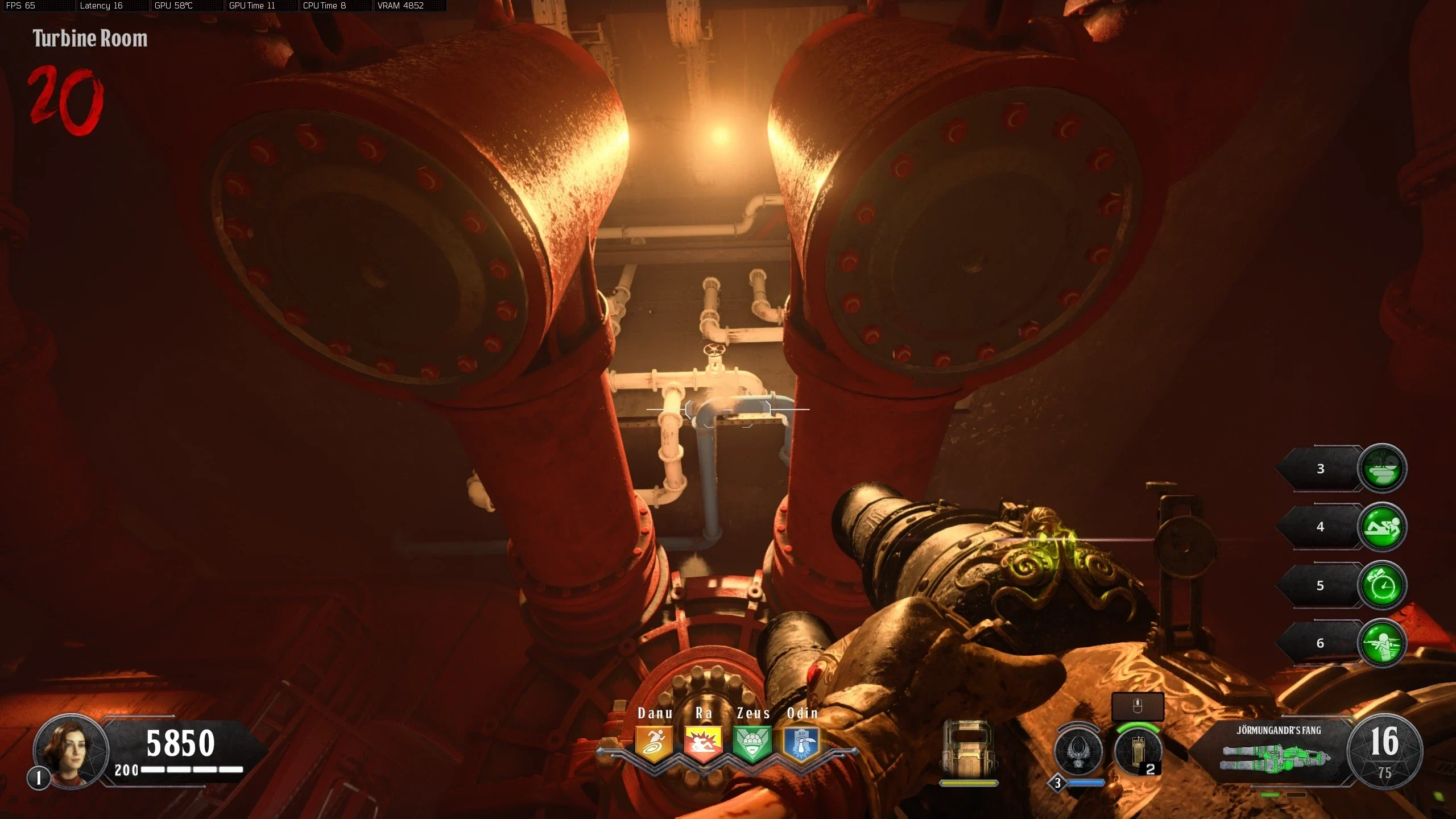Click the Odin perk icon

[801, 743]
